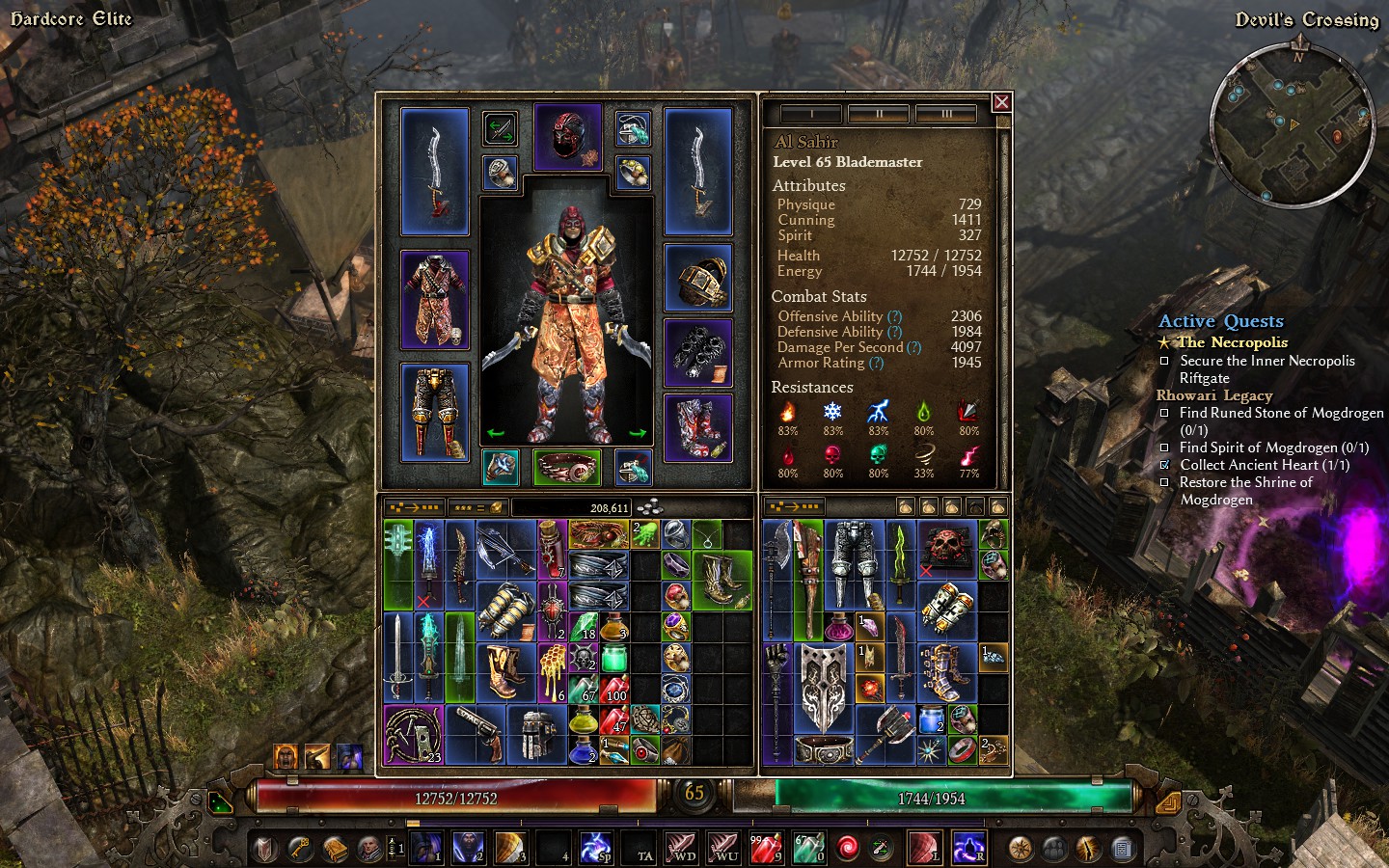Use the red health potion hotbar slot
Image resolution: width=1389 pixels, height=868 pixels.
click(x=764, y=849)
